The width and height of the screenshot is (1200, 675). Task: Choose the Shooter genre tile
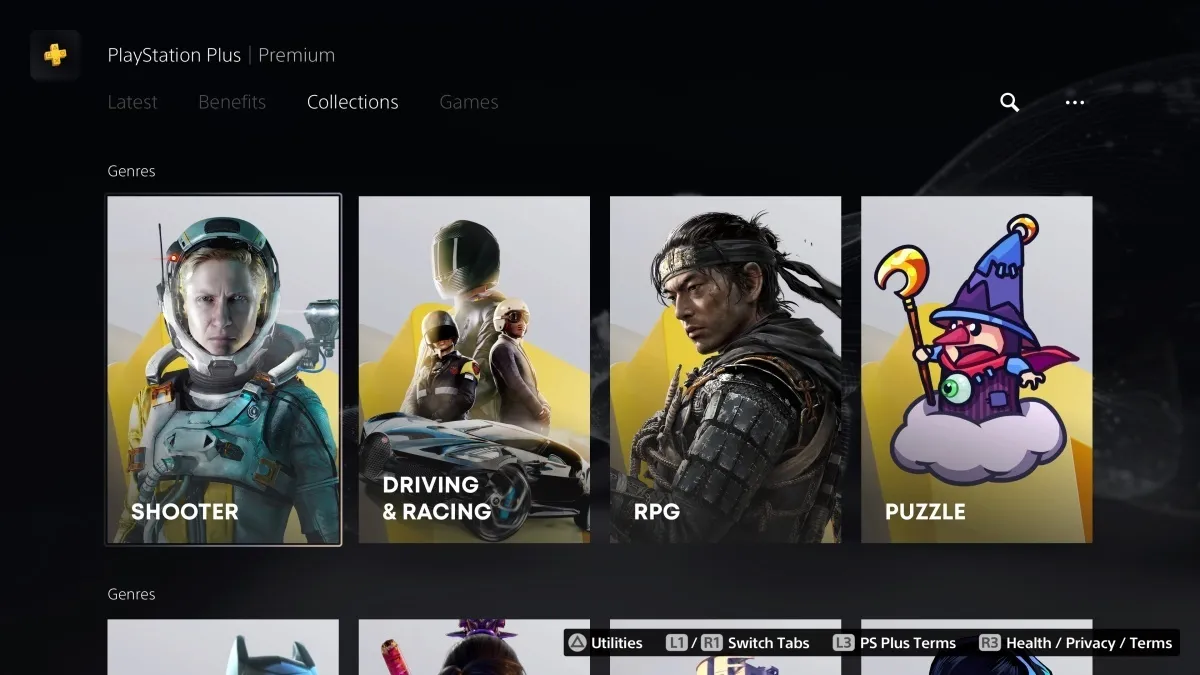(x=224, y=370)
